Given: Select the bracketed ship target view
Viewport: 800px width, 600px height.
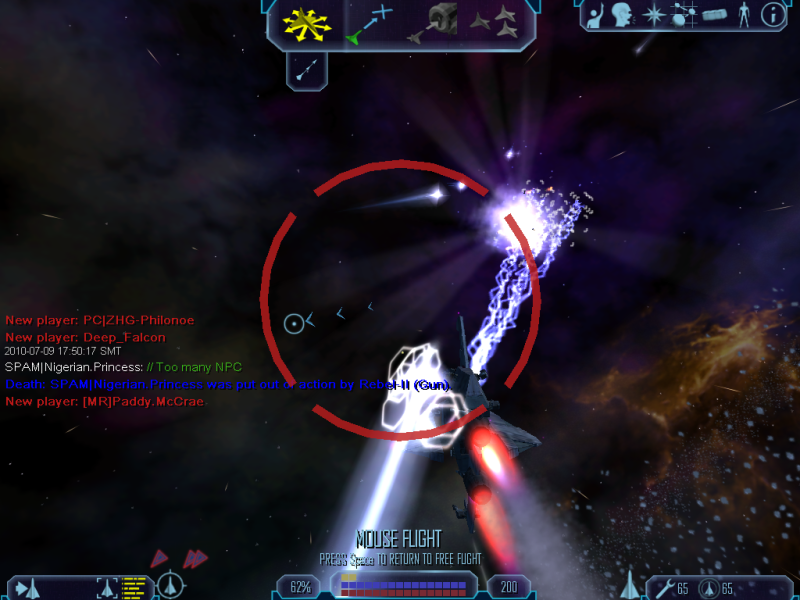Looking at the screenshot, I should (x=107, y=587).
